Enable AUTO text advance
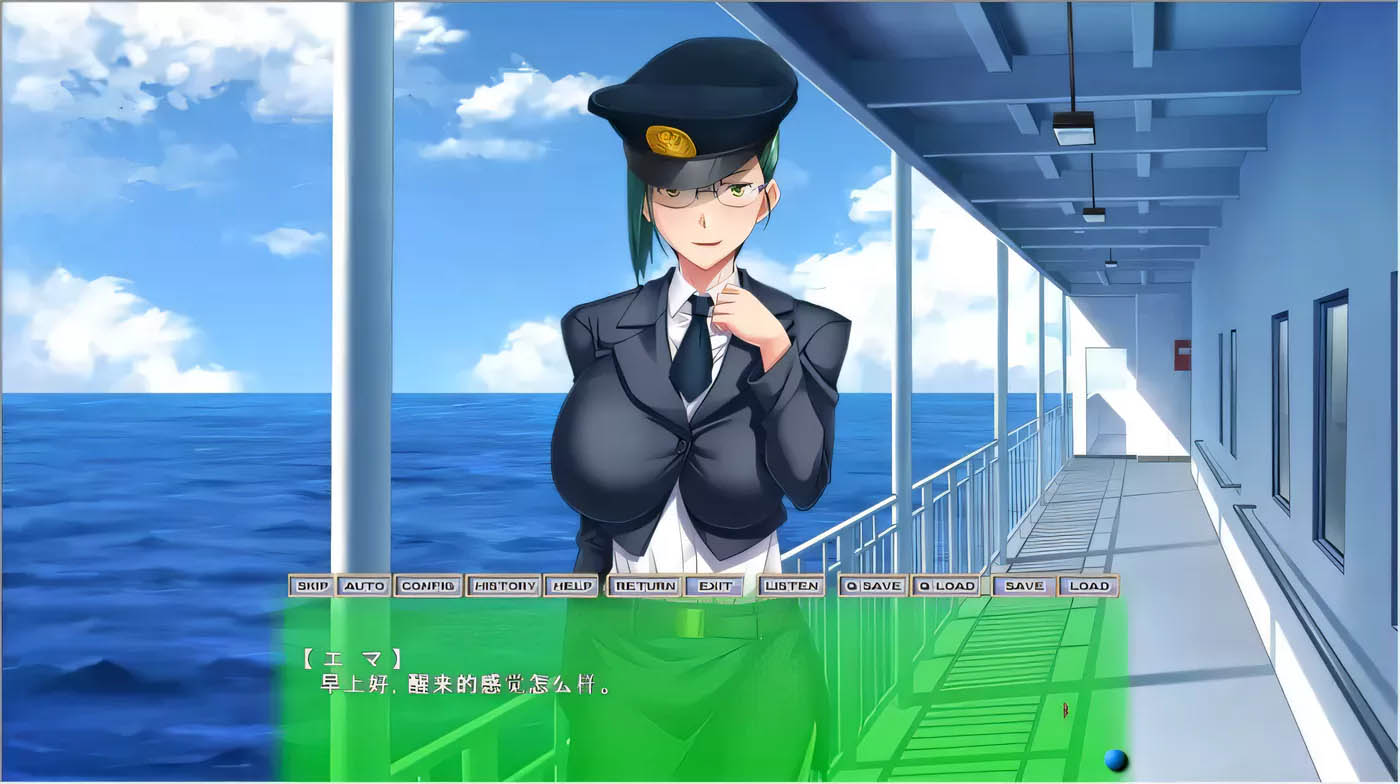1400x784 pixels. coord(363,586)
